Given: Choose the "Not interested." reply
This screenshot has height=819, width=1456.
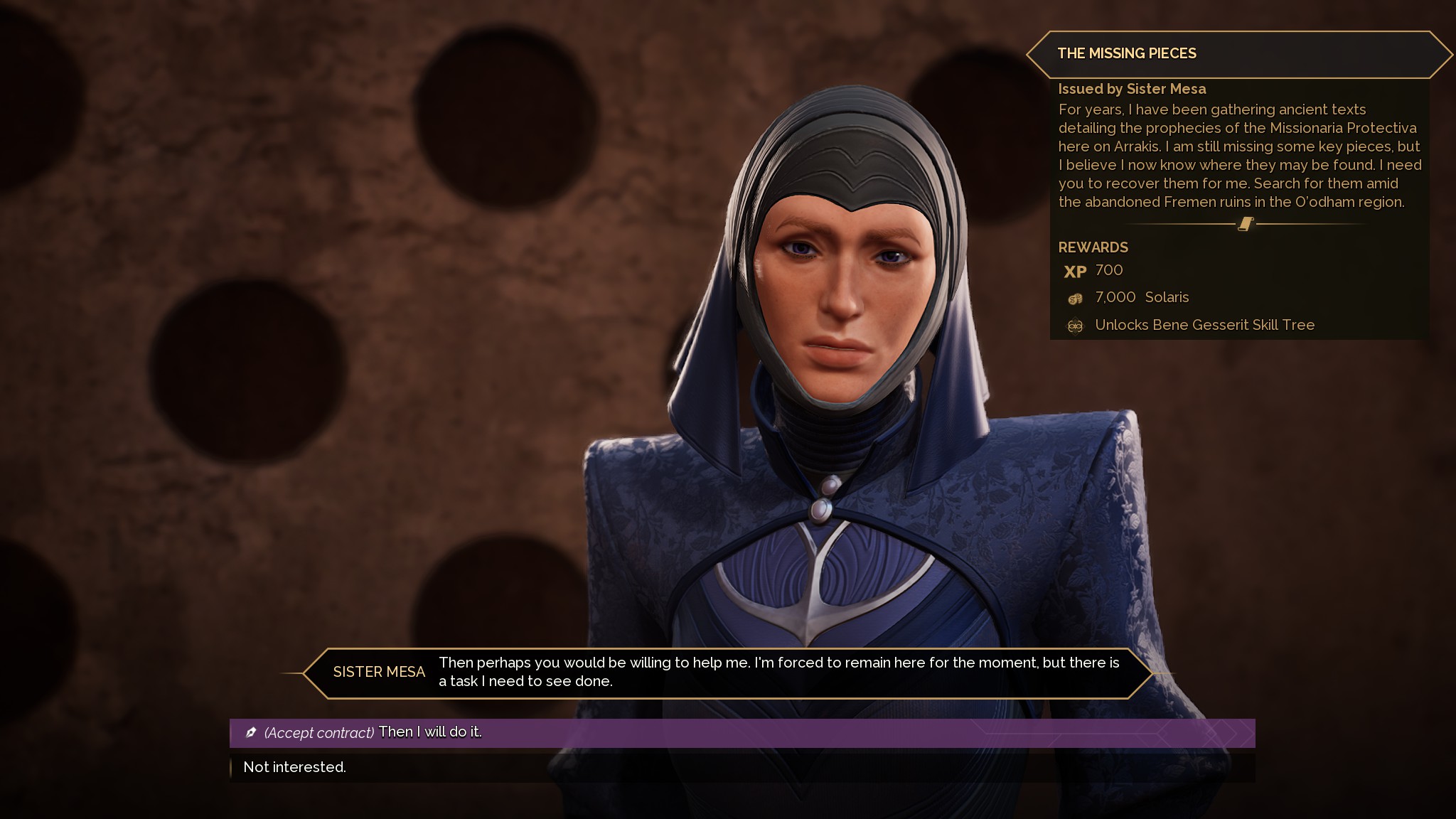Looking at the screenshot, I should coord(295,767).
